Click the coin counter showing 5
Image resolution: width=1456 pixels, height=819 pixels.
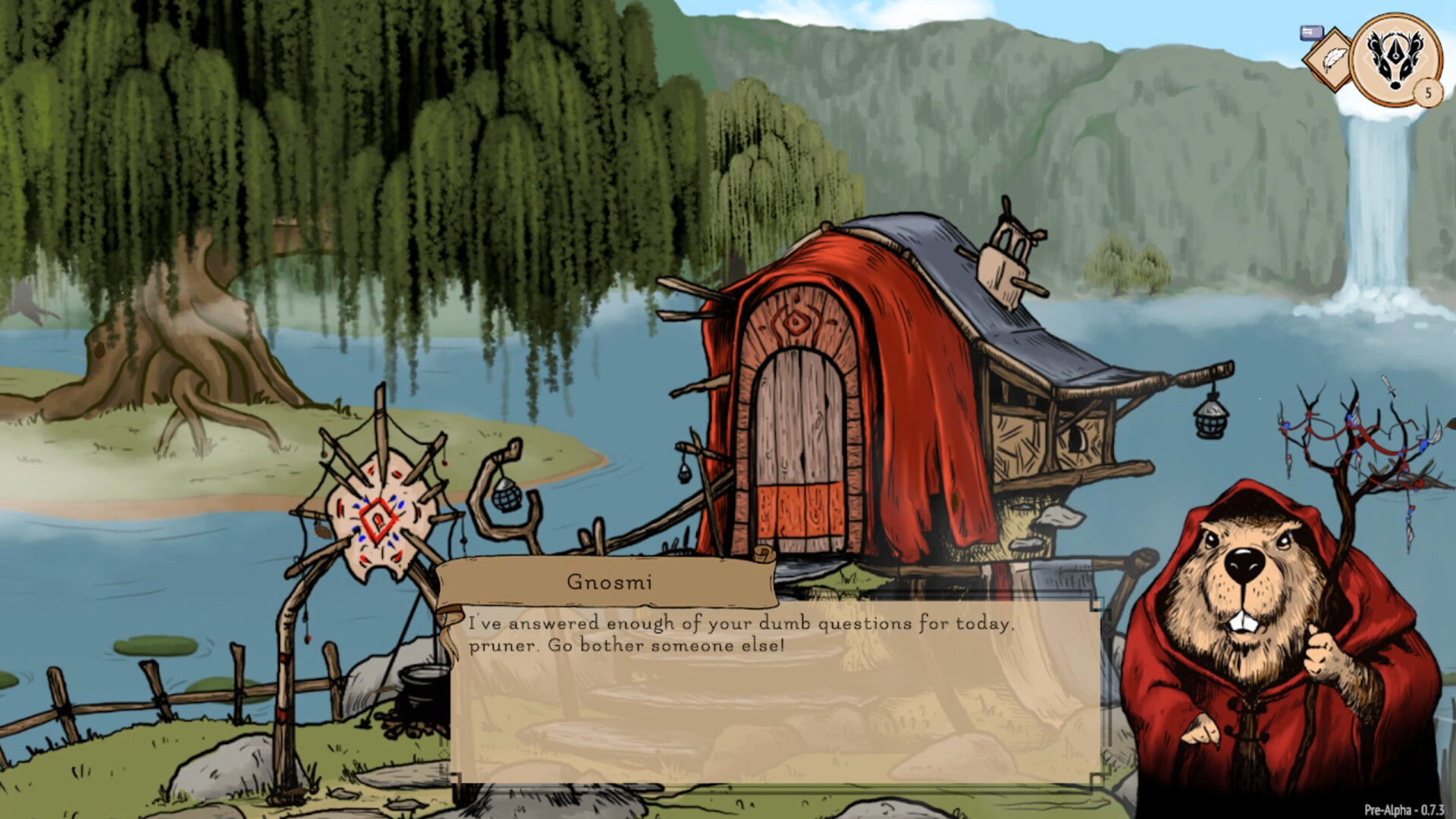[1426, 93]
